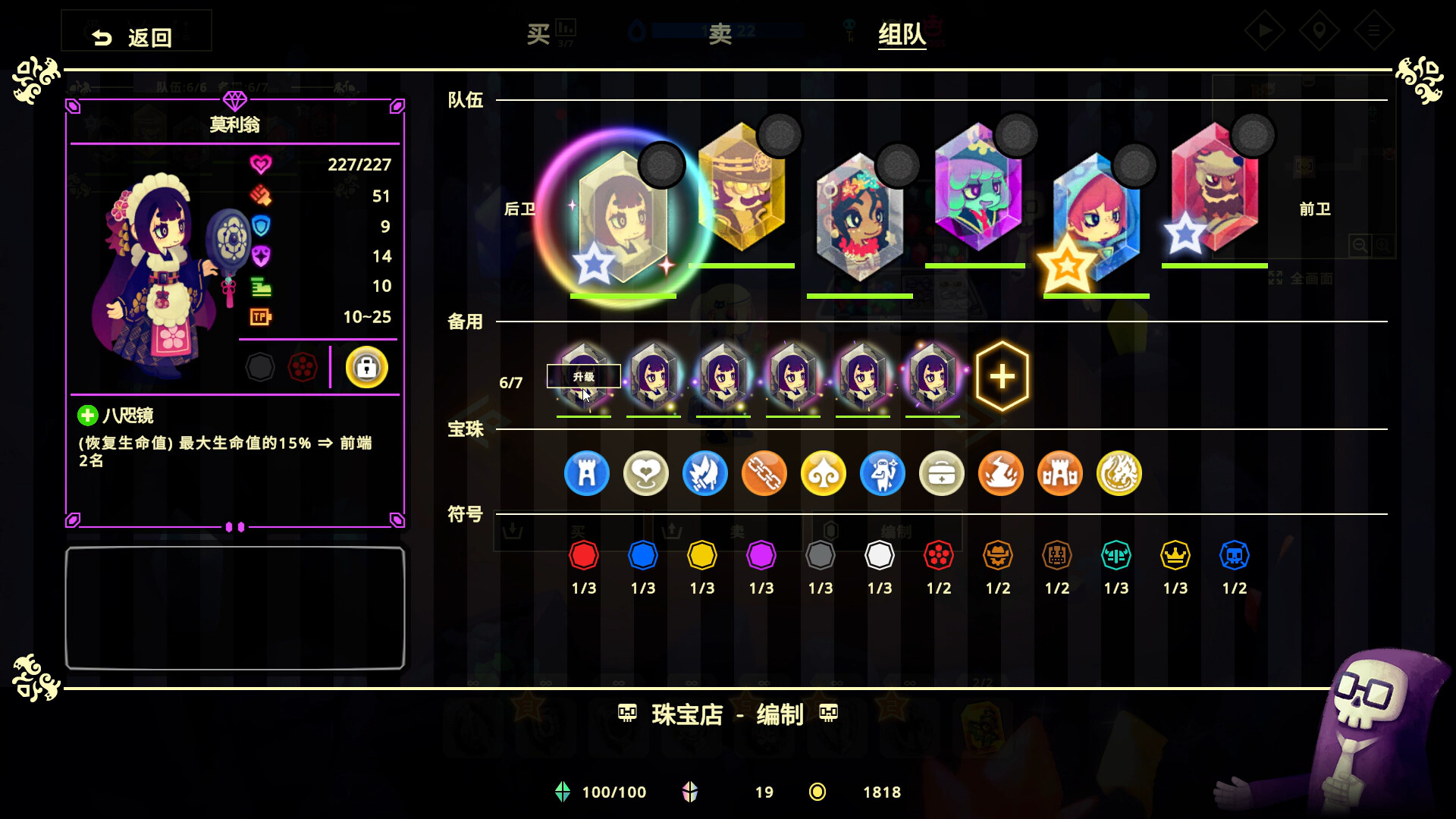Select the white octagon symbol
The height and width of the screenshot is (819, 1456).
click(880, 555)
